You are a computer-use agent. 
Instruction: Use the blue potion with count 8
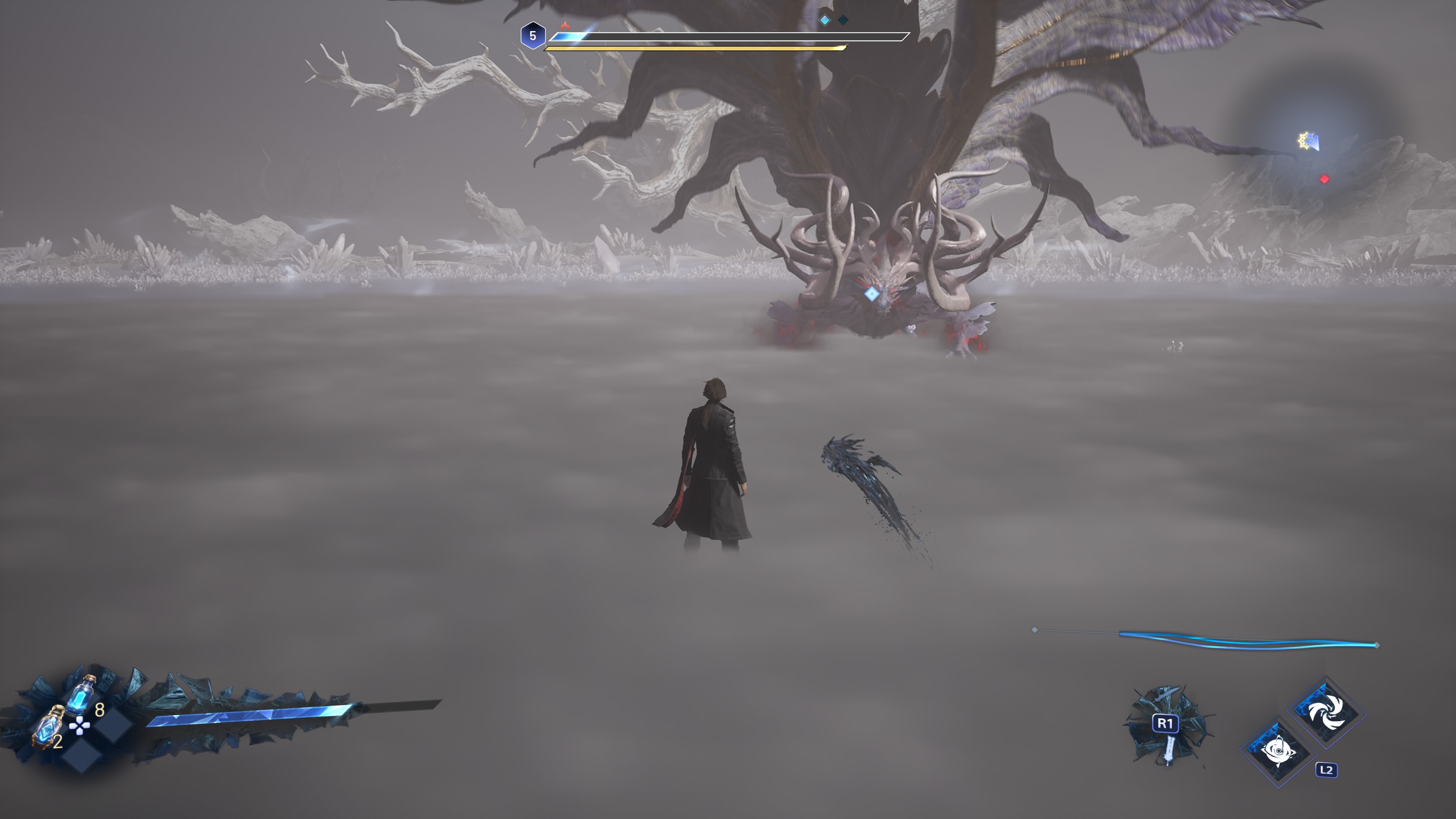tap(80, 695)
